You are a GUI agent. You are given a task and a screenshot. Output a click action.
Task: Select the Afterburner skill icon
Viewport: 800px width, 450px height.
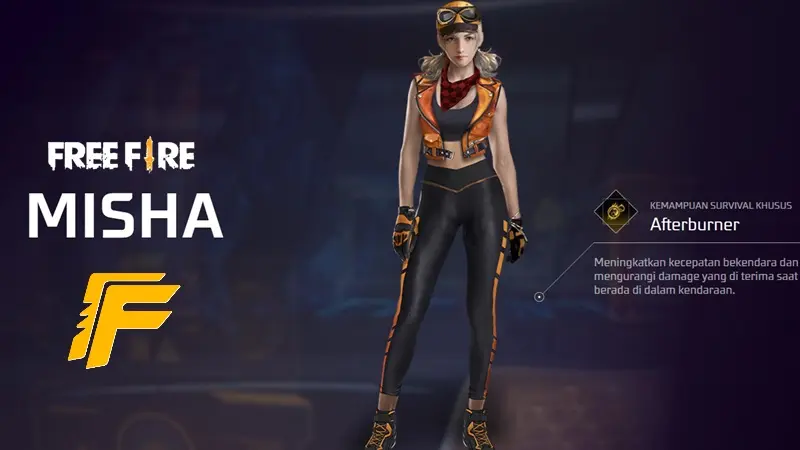615,213
